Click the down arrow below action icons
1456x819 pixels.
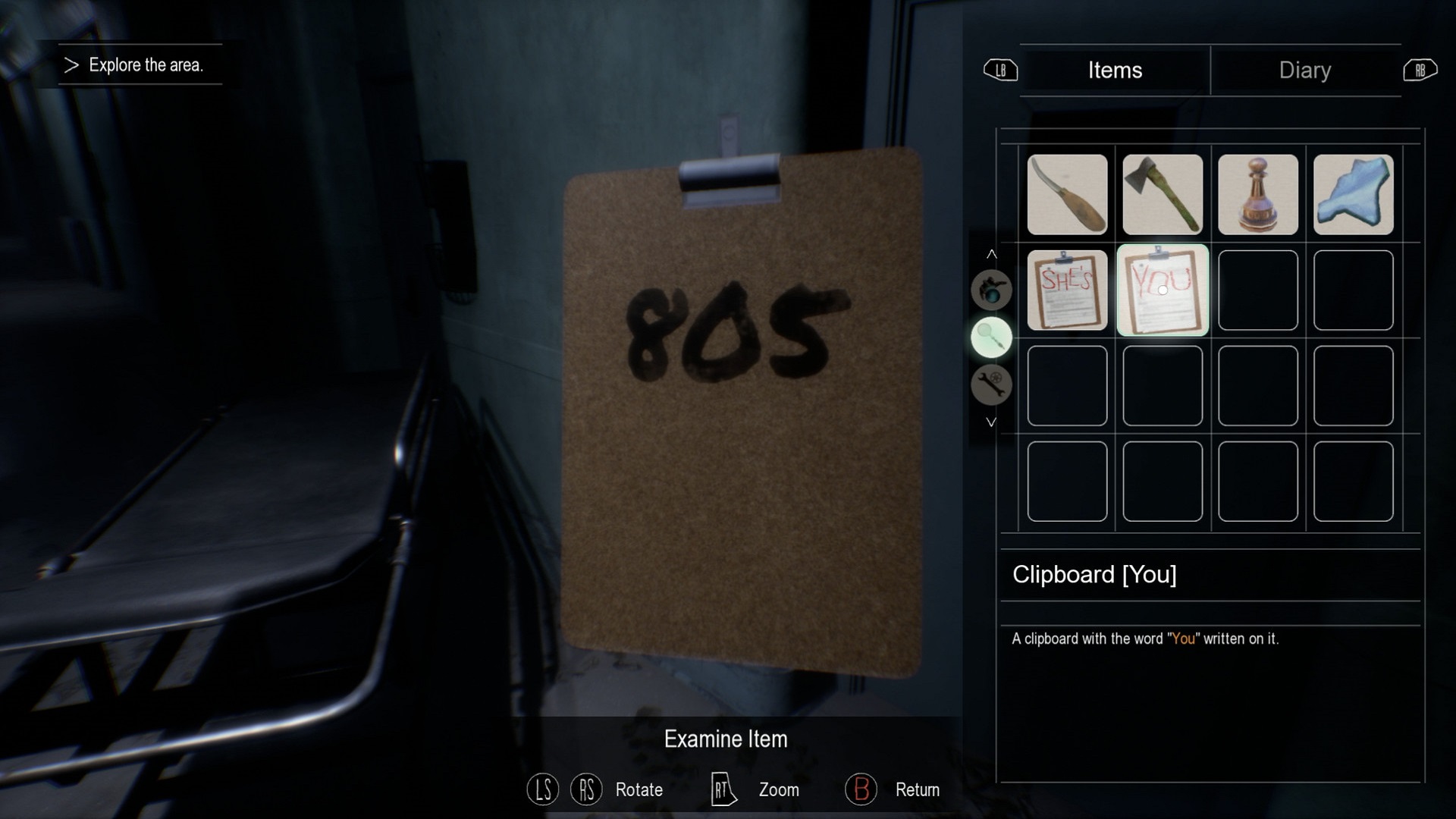pyautogui.click(x=991, y=422)
